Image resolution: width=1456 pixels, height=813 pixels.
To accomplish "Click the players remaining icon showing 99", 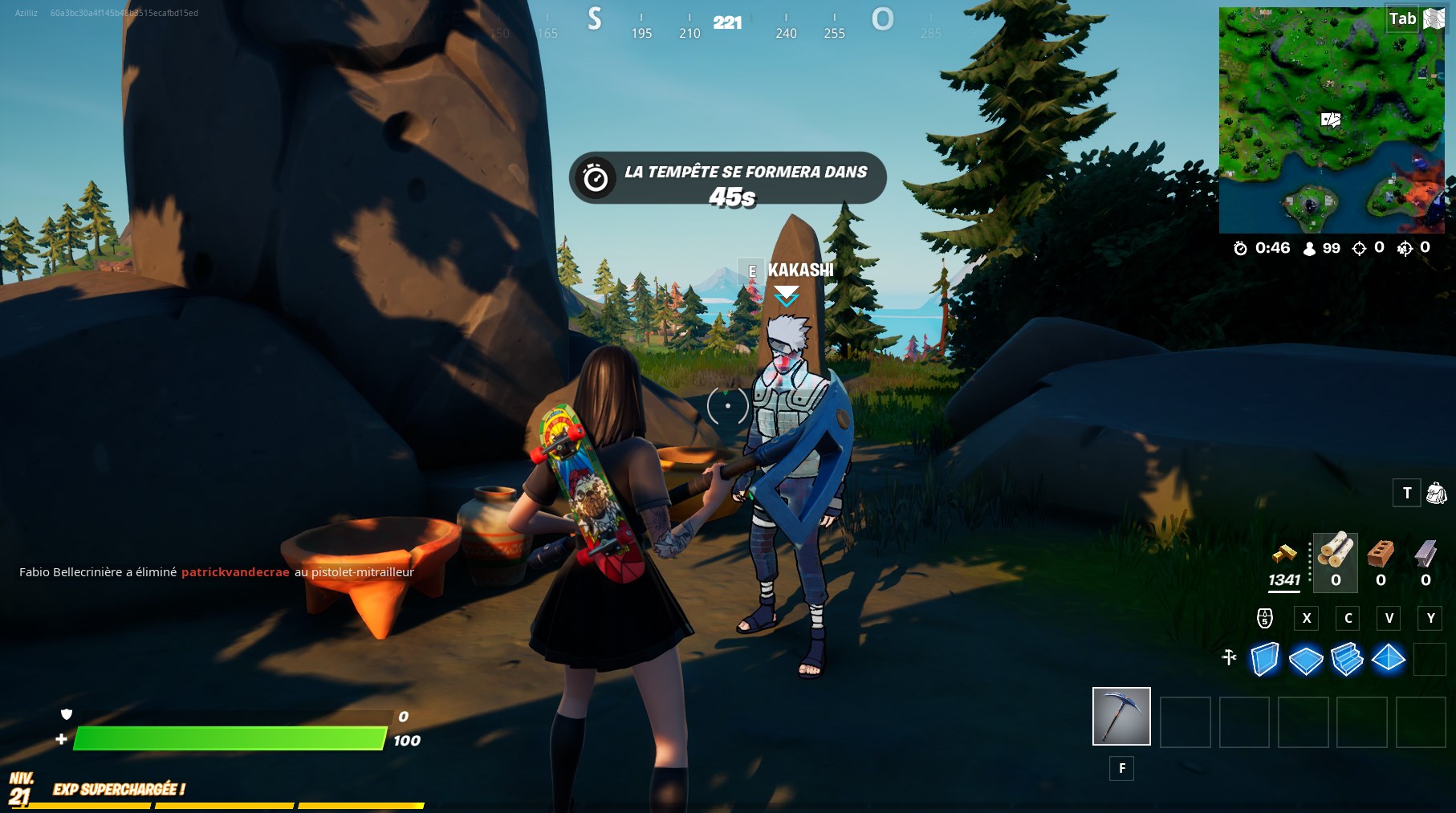I will (1308, 248).
